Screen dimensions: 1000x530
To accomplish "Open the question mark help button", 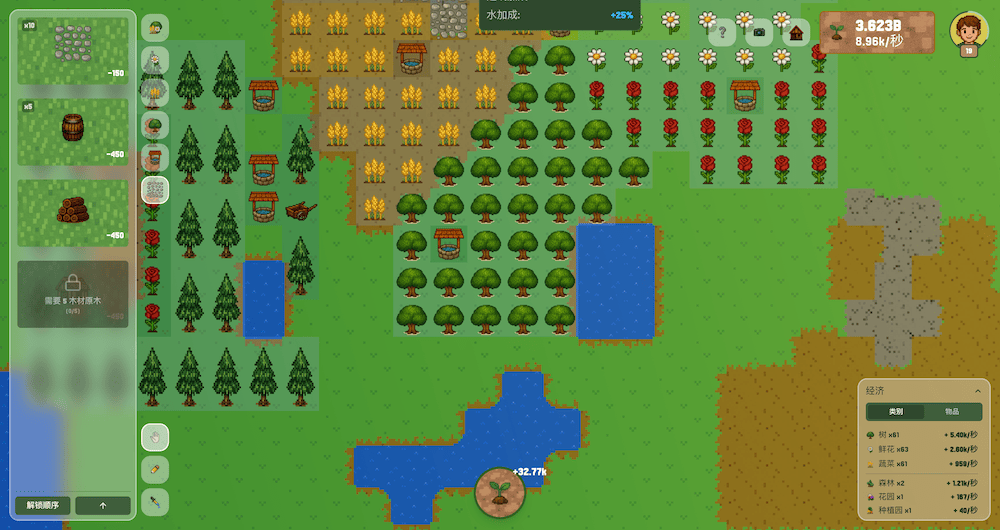I will point(722,32).
